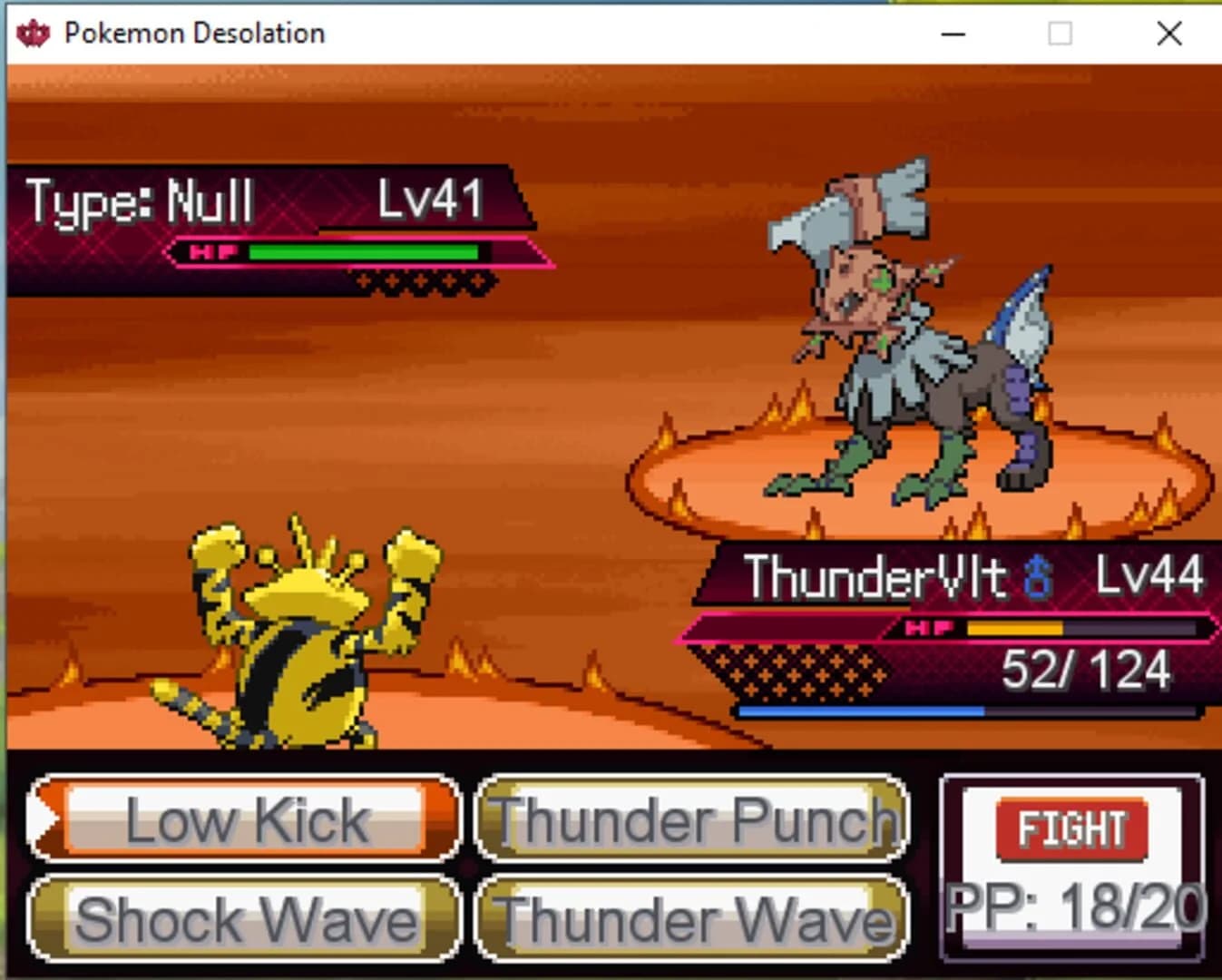This screenshot has height=980, width=1222.
Task: Use the Thunder Wave move
Action: [691, 921]
